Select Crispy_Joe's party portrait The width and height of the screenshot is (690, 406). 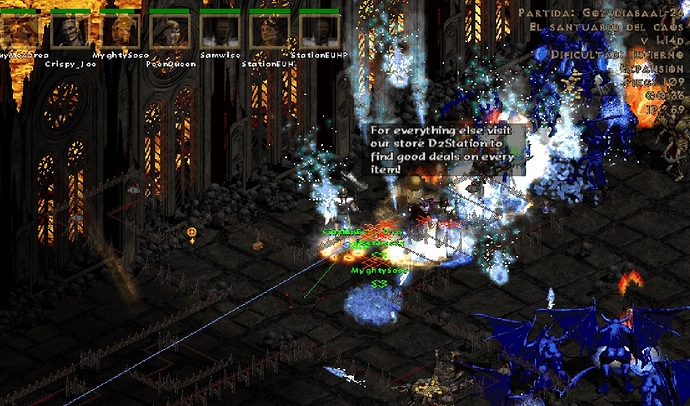click(70, 30)
